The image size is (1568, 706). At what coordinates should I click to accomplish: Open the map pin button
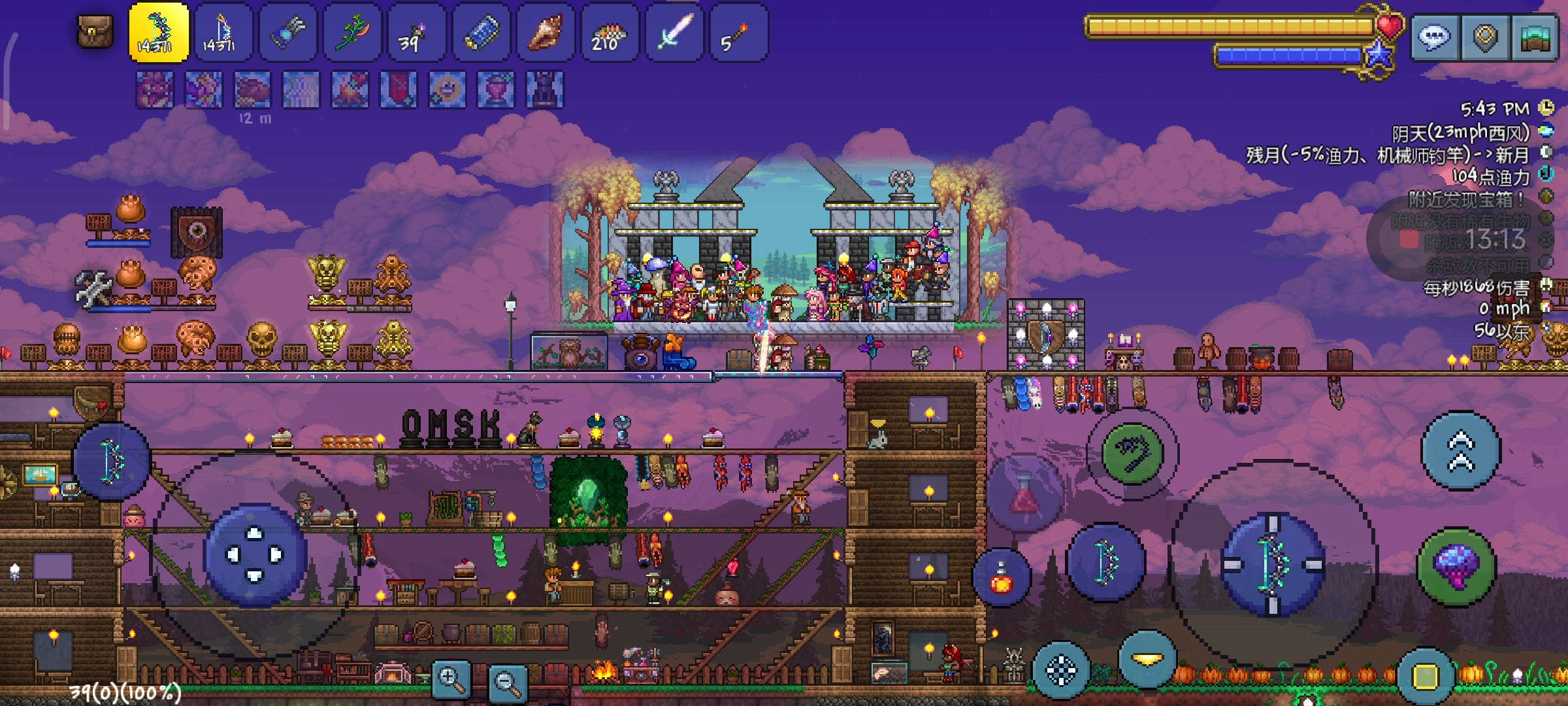click(1485, 38)
